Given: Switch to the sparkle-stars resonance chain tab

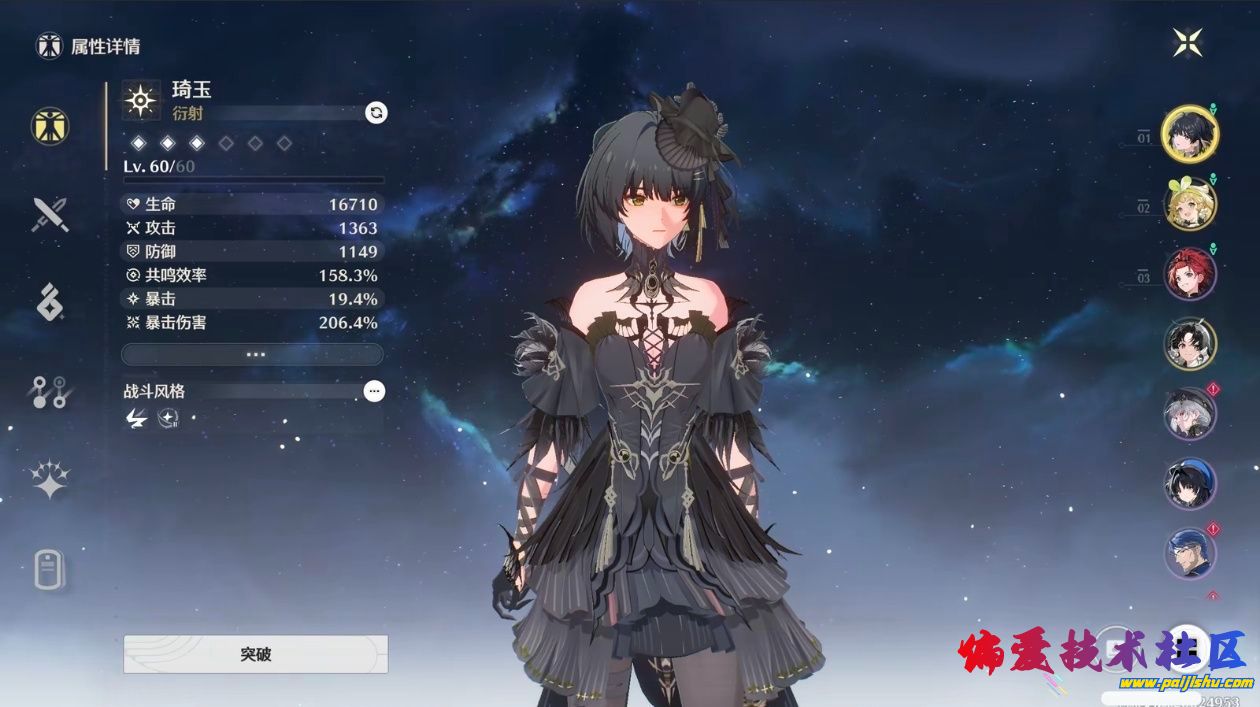Looking at the screenshot, I should (49, 480).
